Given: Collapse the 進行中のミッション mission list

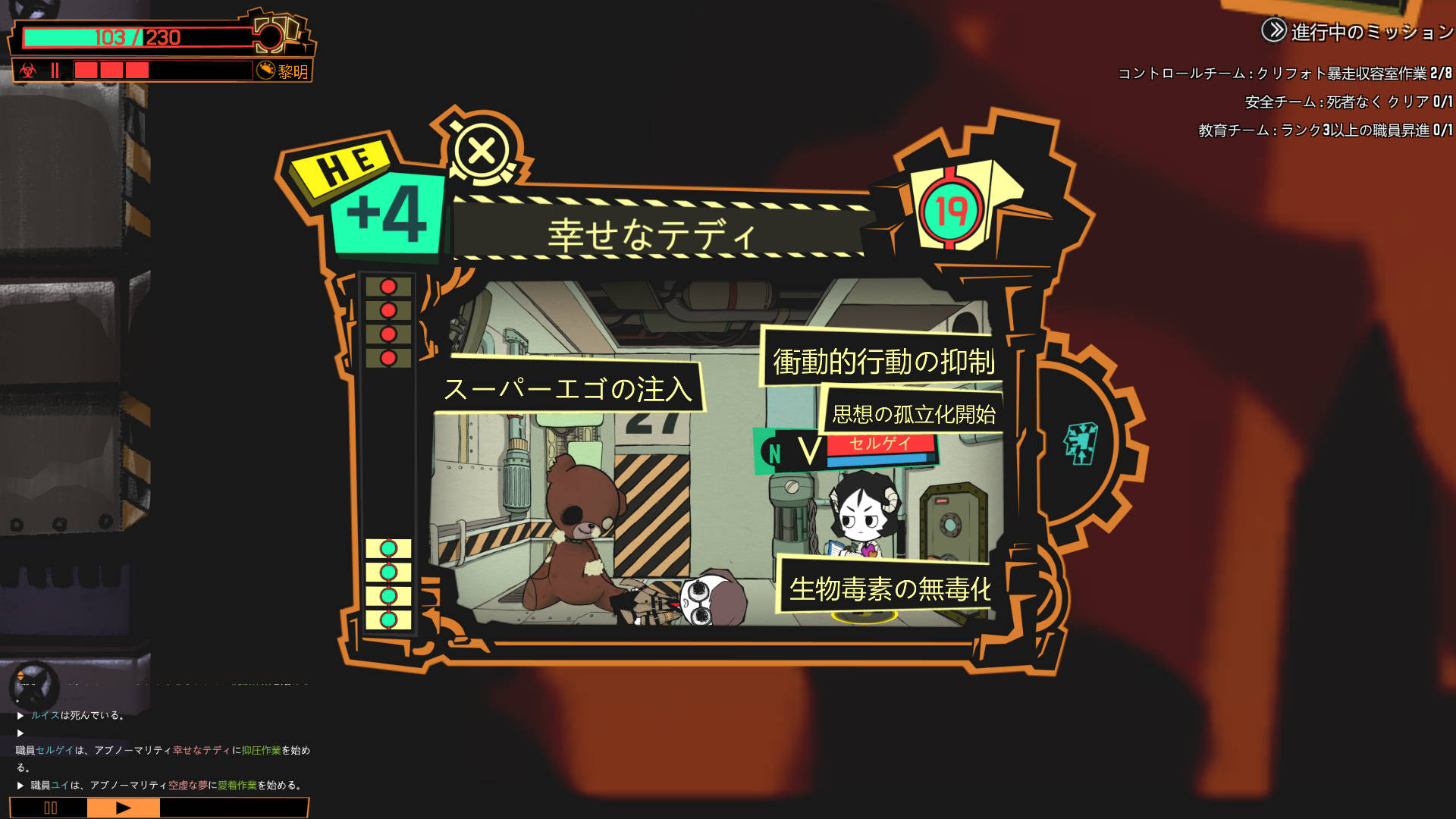Looking at the screenshot, I should [x=1274, y=31].
